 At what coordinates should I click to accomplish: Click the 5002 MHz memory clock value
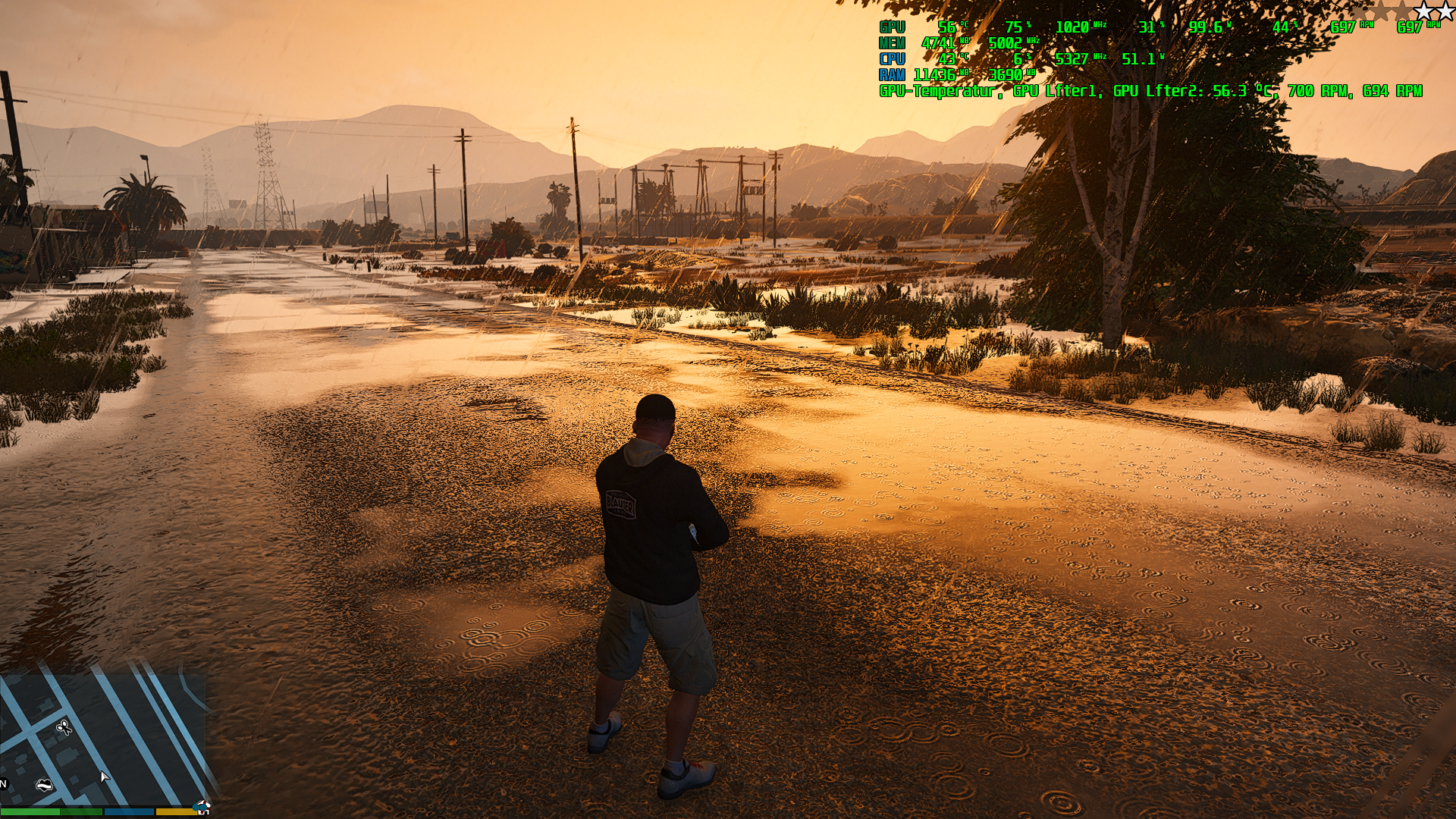coord(1006,43)
